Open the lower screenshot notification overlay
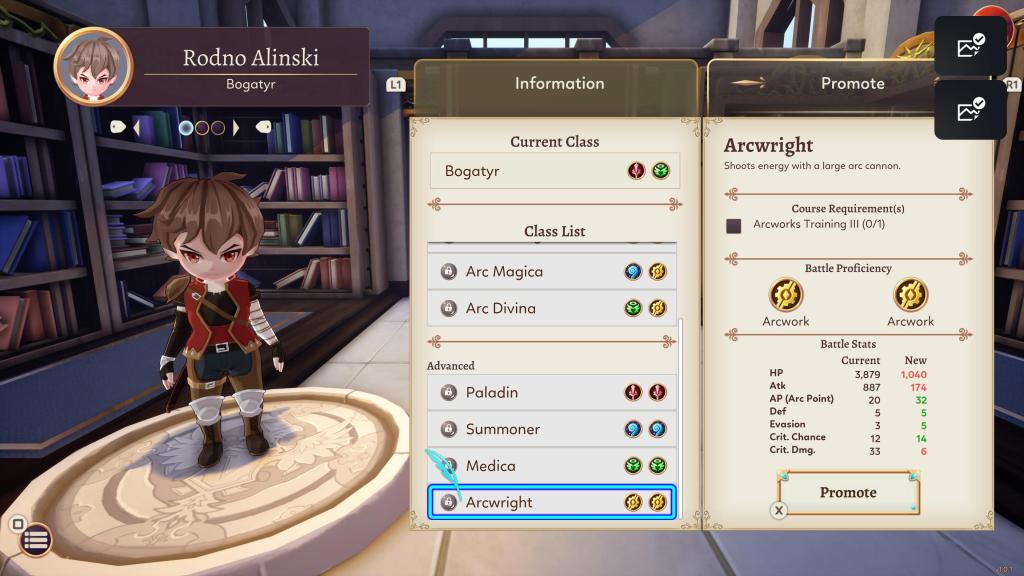 tap(970, 109)
